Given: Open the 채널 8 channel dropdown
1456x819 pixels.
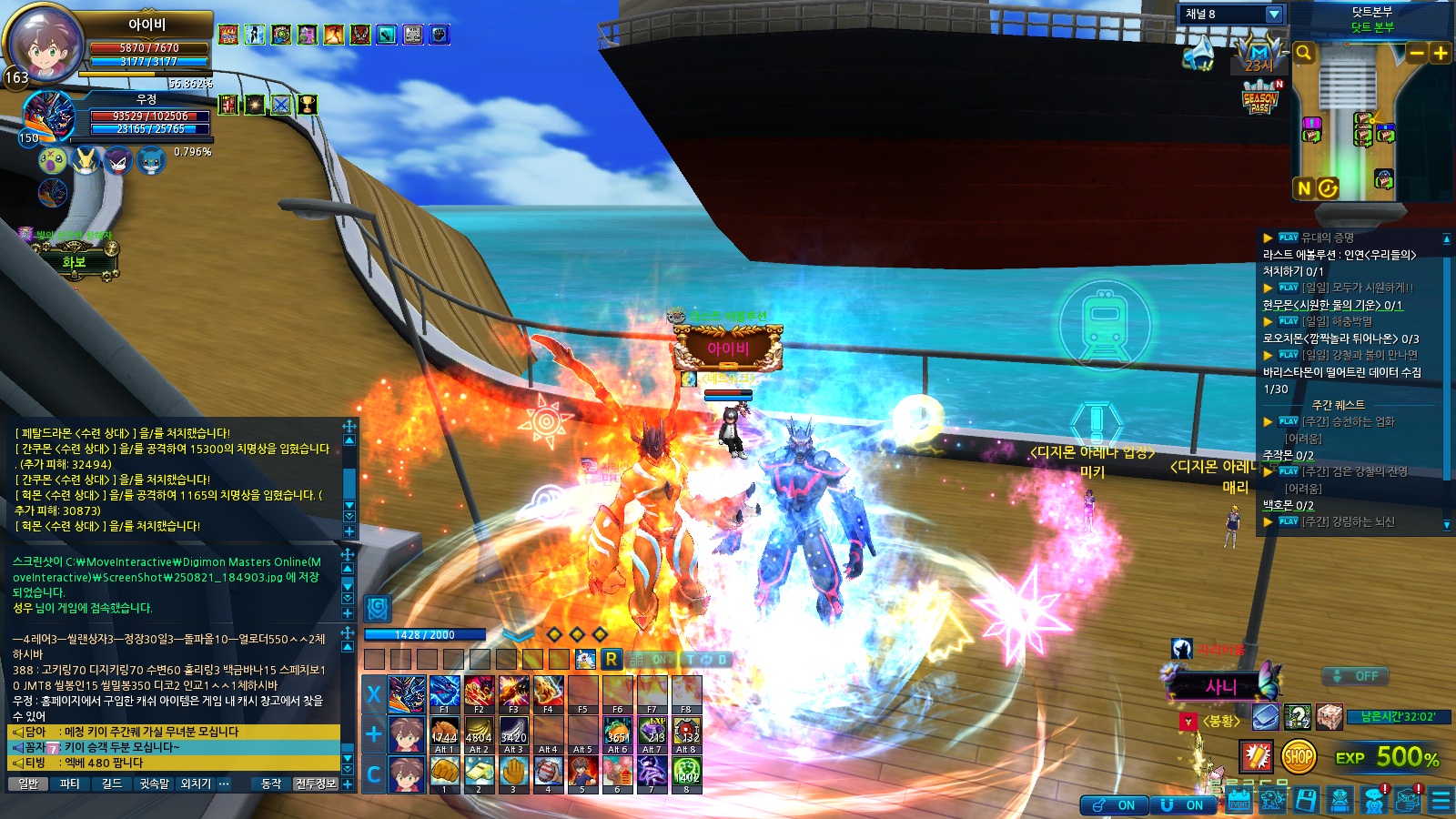Looking at the screenshot, I should (1273, 15).
